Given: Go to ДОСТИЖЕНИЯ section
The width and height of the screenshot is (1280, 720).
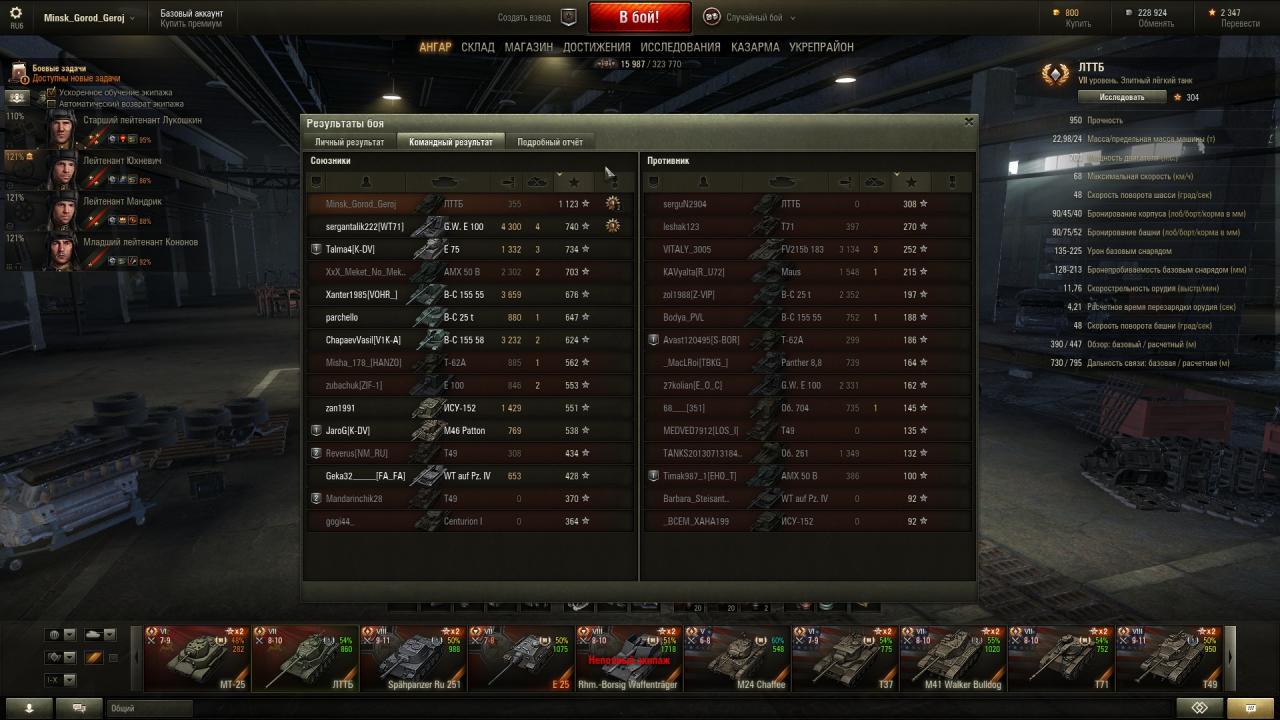Looking at the screenshot, I should pyautogui.click(x=597, y=47).
